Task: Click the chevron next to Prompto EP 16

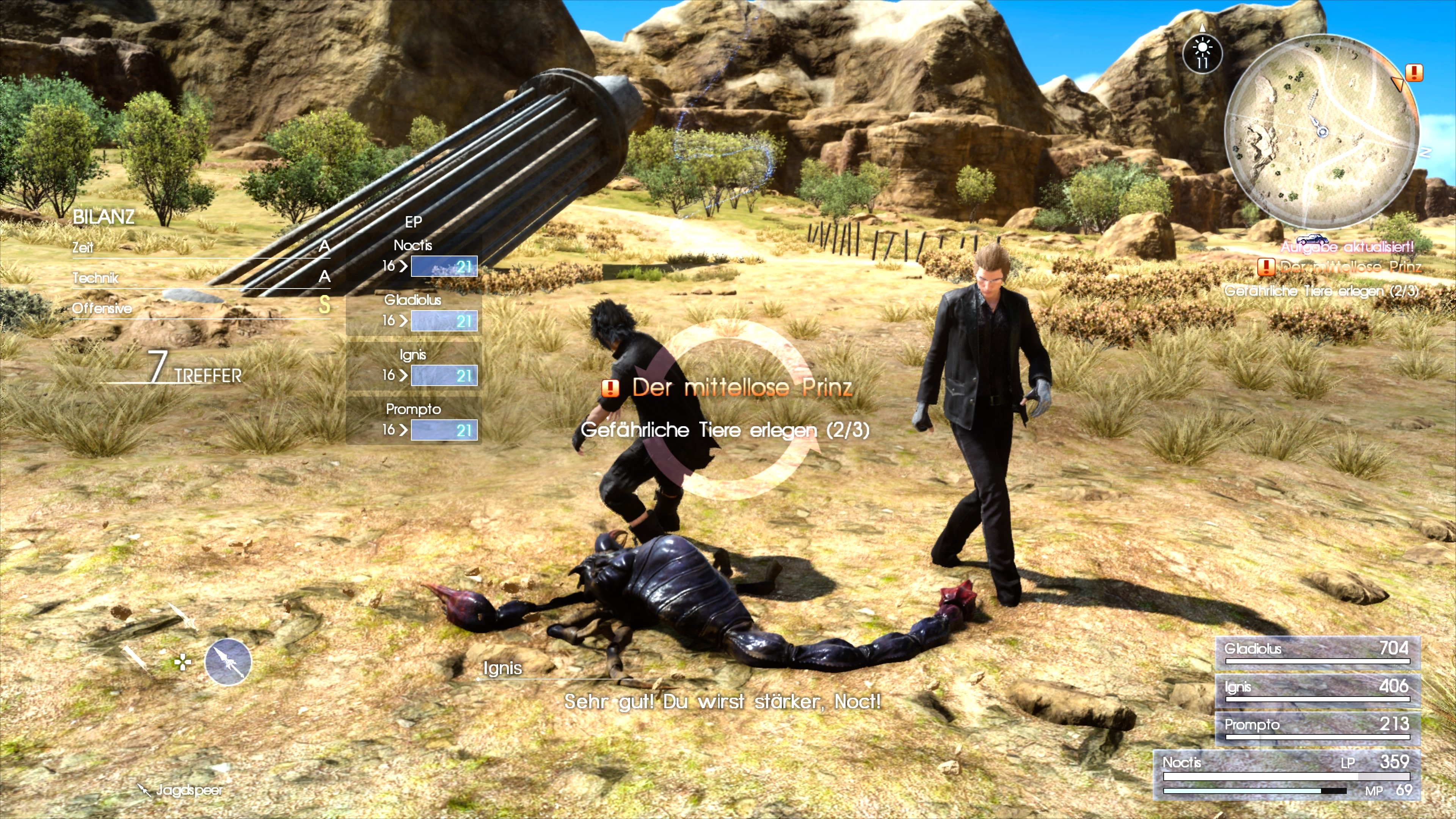Action: pos(403,430)
